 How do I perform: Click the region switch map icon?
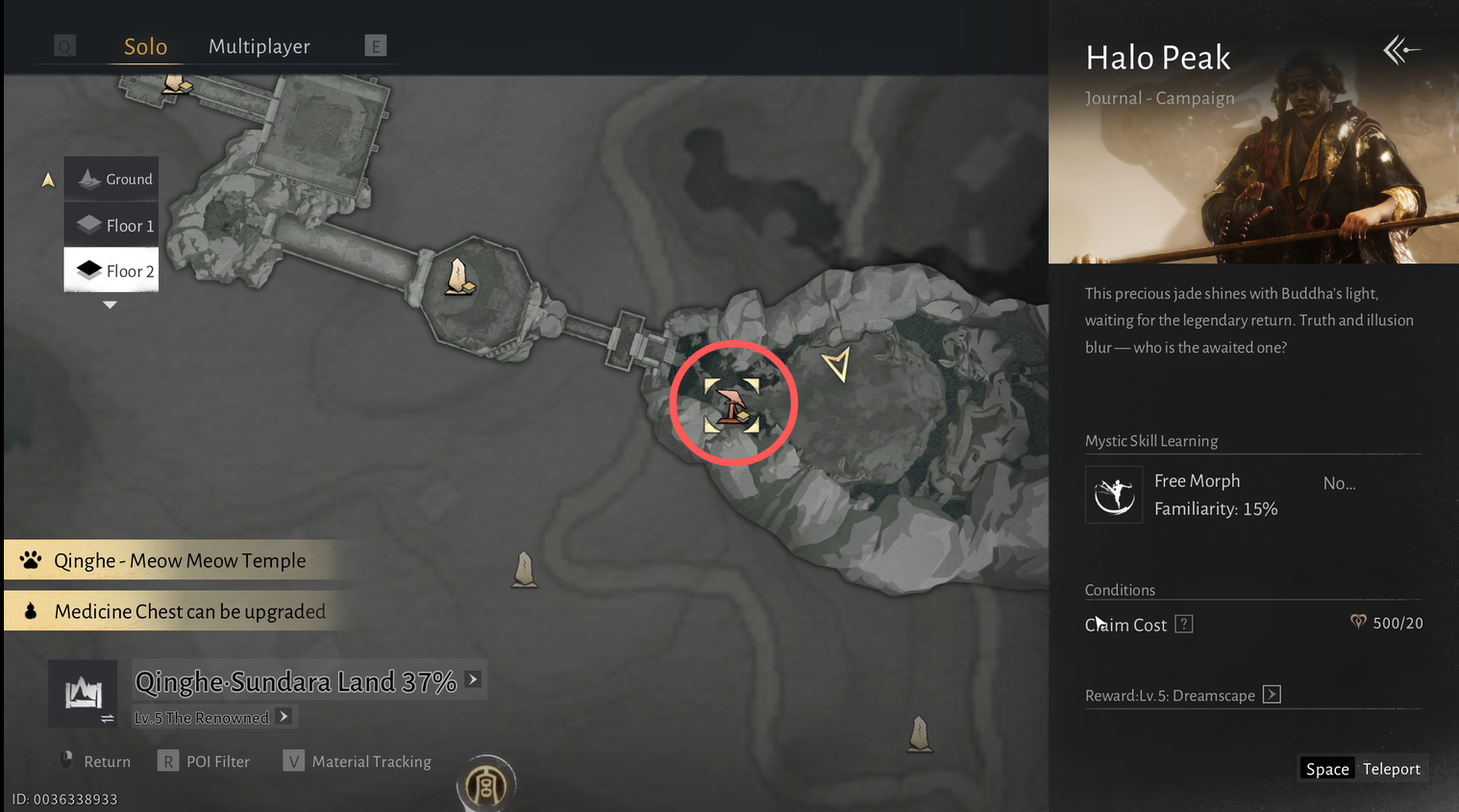[84, 694]
